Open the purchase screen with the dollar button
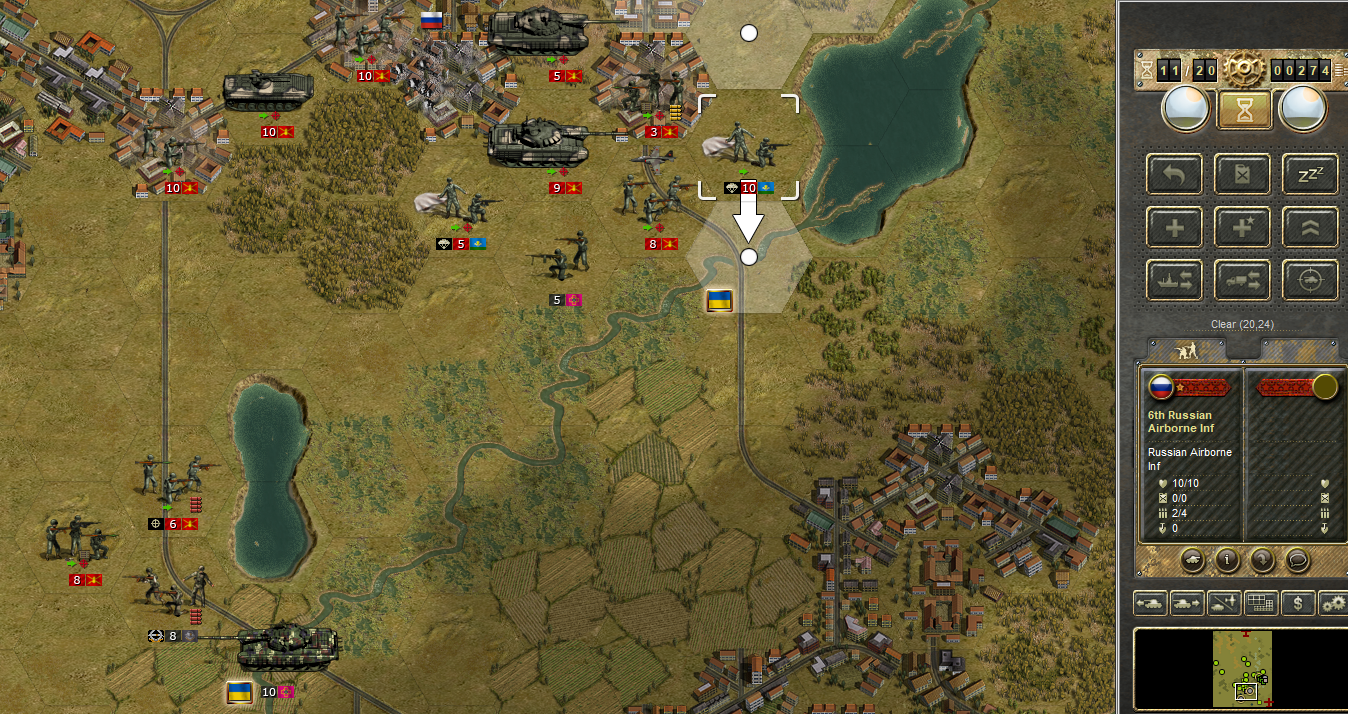This screenshot has width=1348, height=714. click(x=1298, y=603)
